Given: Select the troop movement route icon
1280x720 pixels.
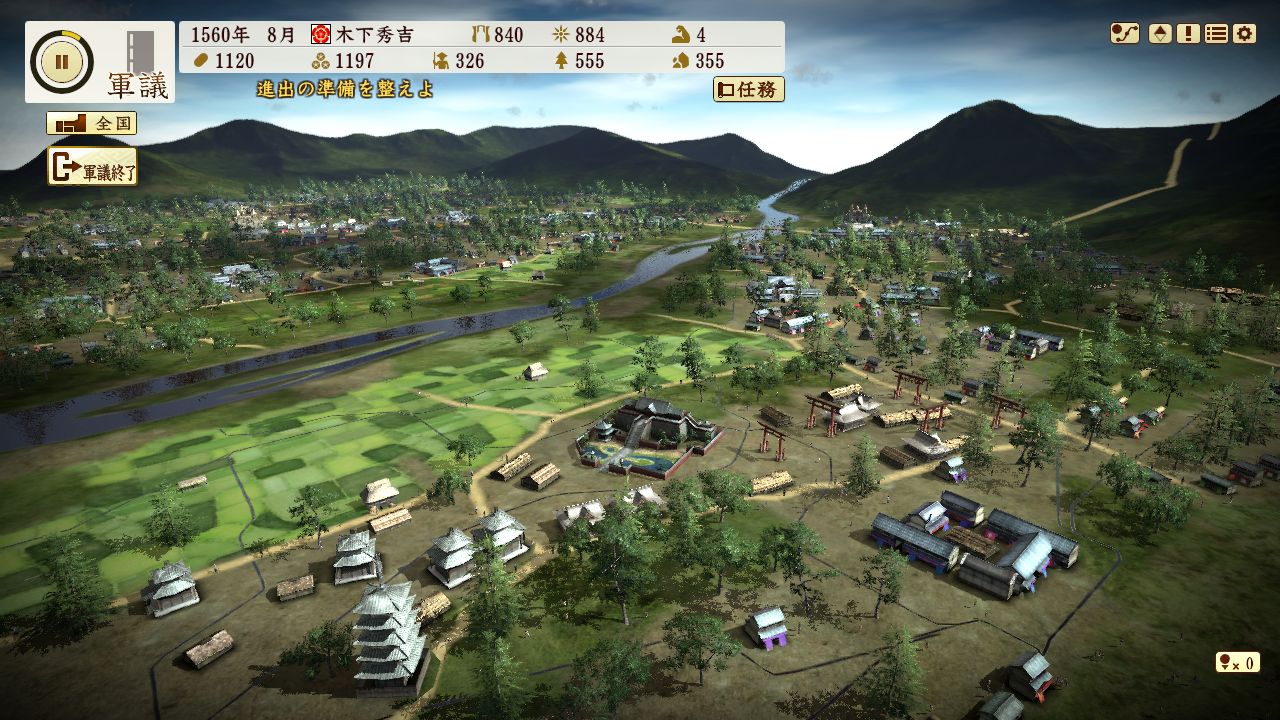Looking at the screenshot, I should pos(1125,32).
